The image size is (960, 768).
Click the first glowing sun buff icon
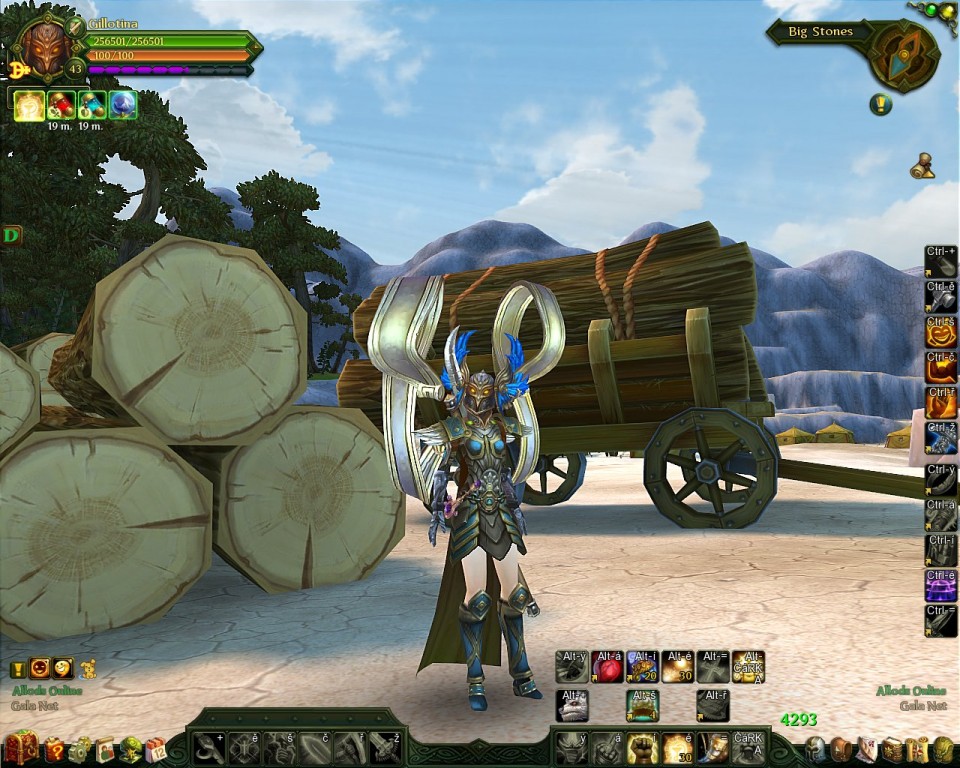tap(28, 104)
